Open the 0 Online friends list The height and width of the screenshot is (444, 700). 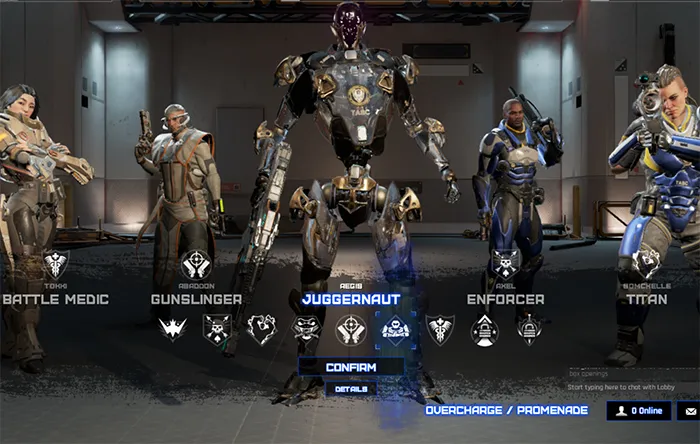pos(639,410)
